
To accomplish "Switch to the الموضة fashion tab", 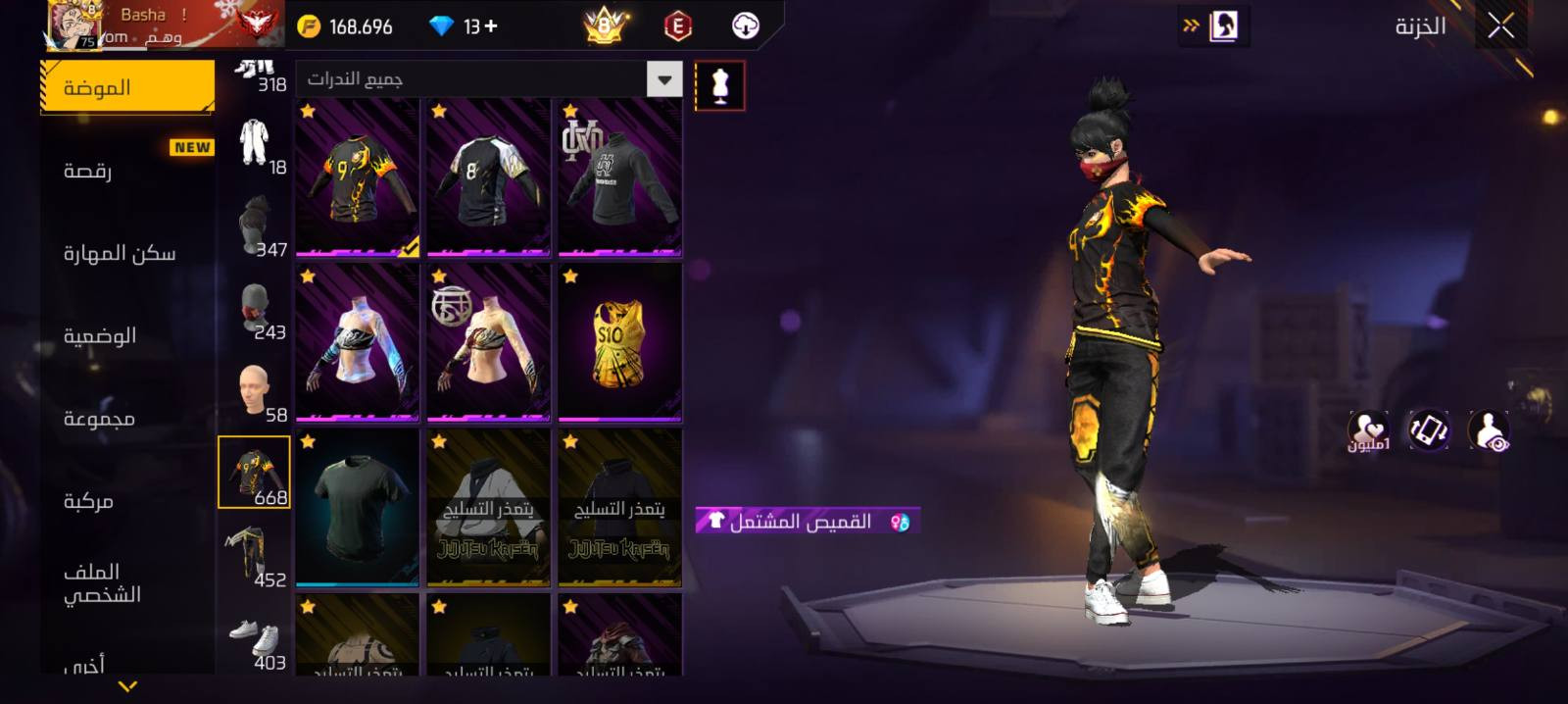I will pyautogui.click(x=126, y=87).
